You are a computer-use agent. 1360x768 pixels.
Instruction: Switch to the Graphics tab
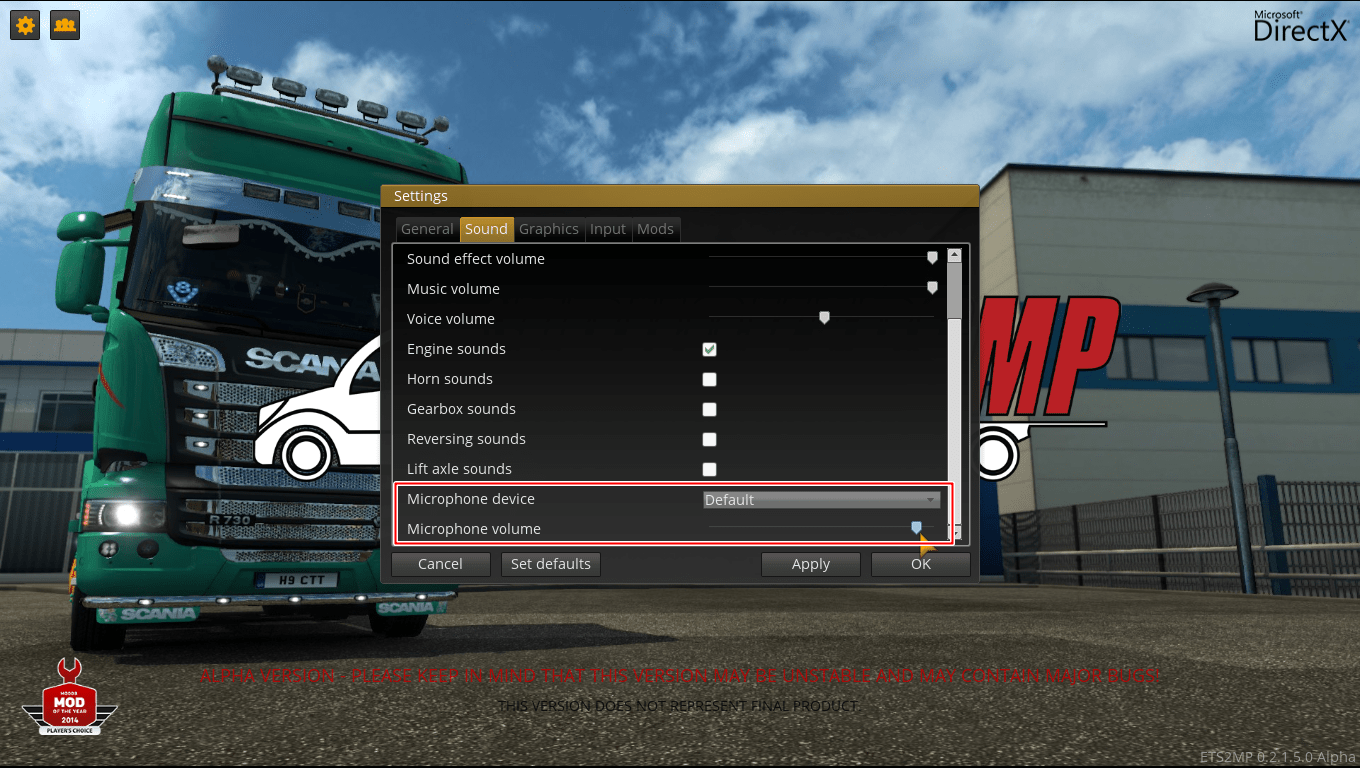(548, 229)
